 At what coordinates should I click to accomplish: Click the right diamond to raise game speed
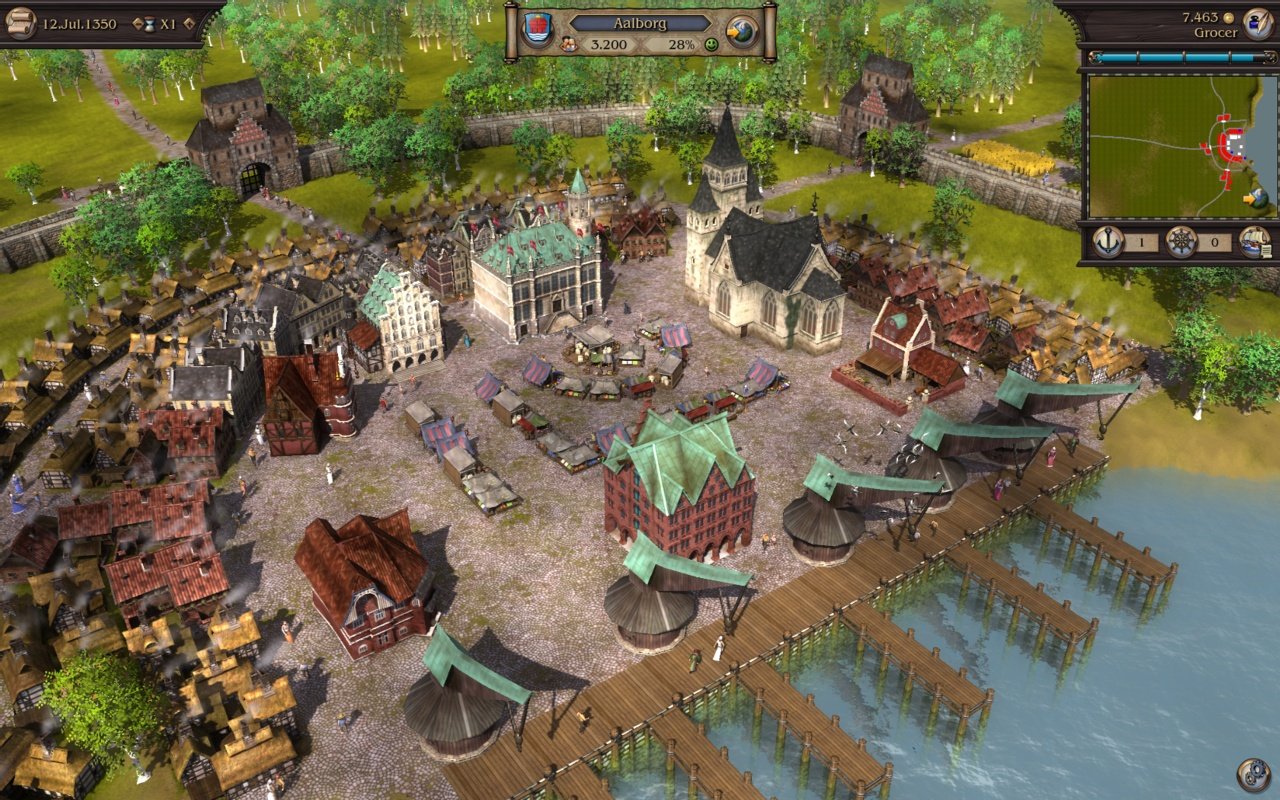tap(189, 23)
